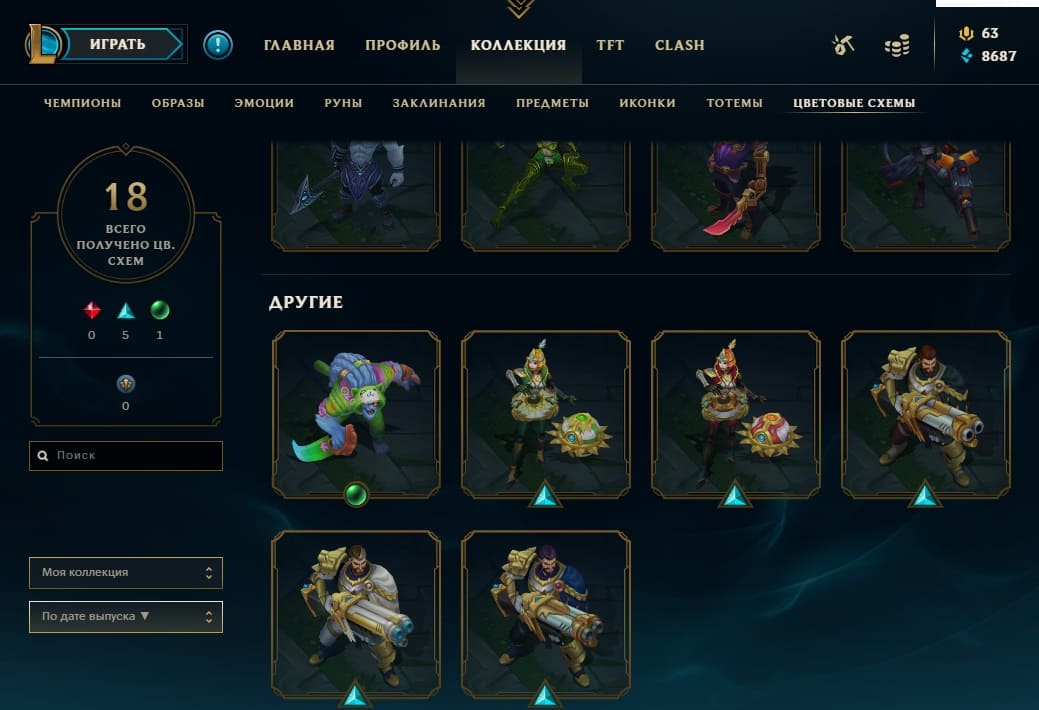The image size is (1039, 710).
Task: Select the green monkey chroma thumbnail
Action: click(x=356, y=413)
